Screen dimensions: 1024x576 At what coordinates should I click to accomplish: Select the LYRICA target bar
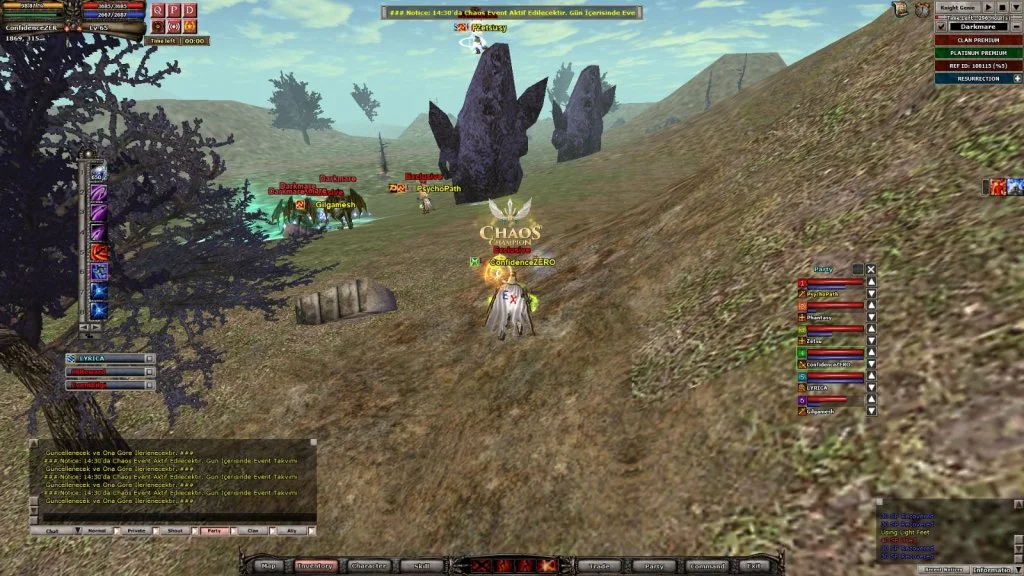tap(110, 358)
